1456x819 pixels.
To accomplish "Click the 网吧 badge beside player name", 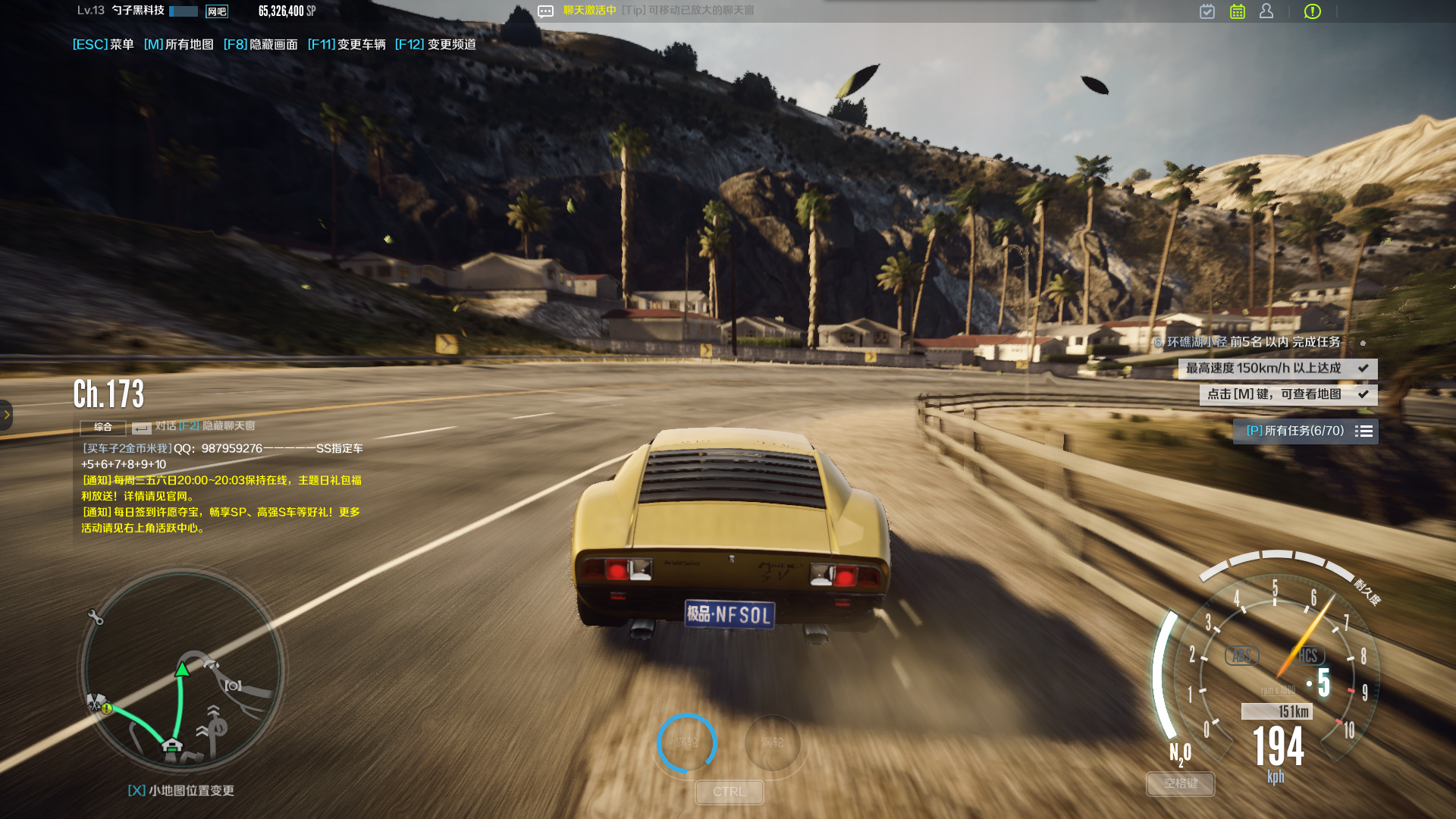I will pos(217,11).
